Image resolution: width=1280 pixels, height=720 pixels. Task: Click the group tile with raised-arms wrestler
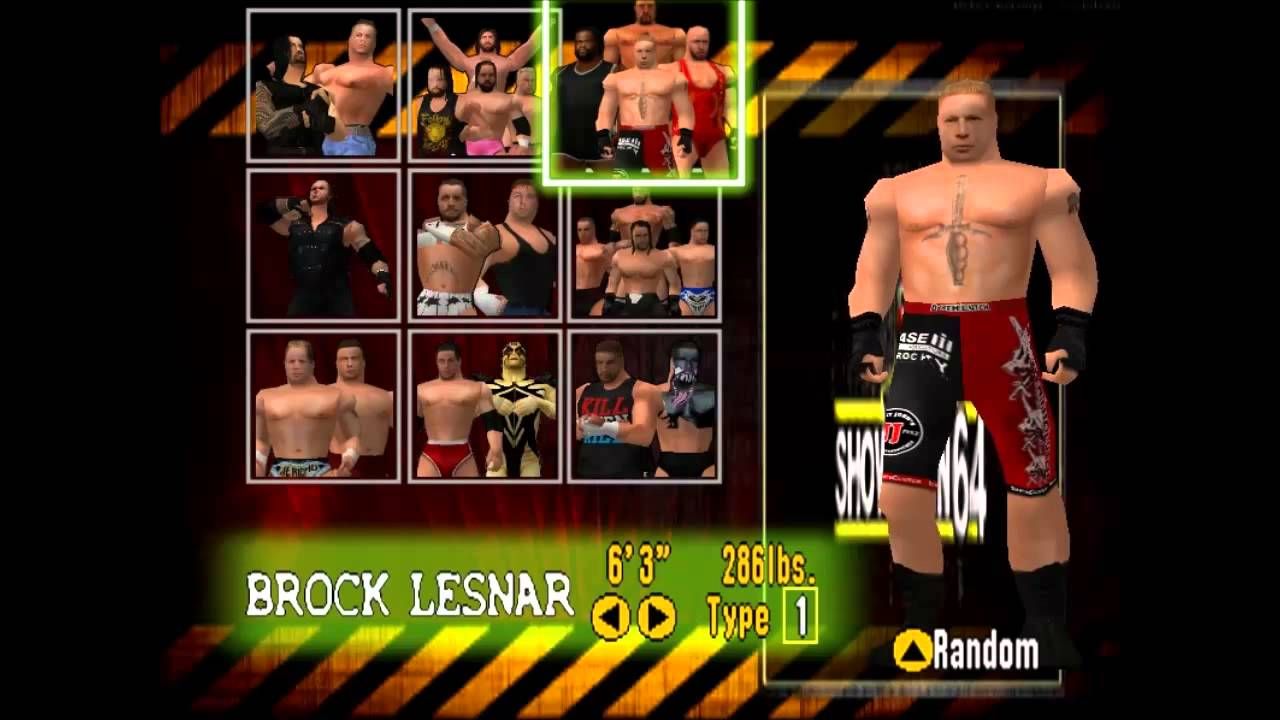[x=474, y=87]
